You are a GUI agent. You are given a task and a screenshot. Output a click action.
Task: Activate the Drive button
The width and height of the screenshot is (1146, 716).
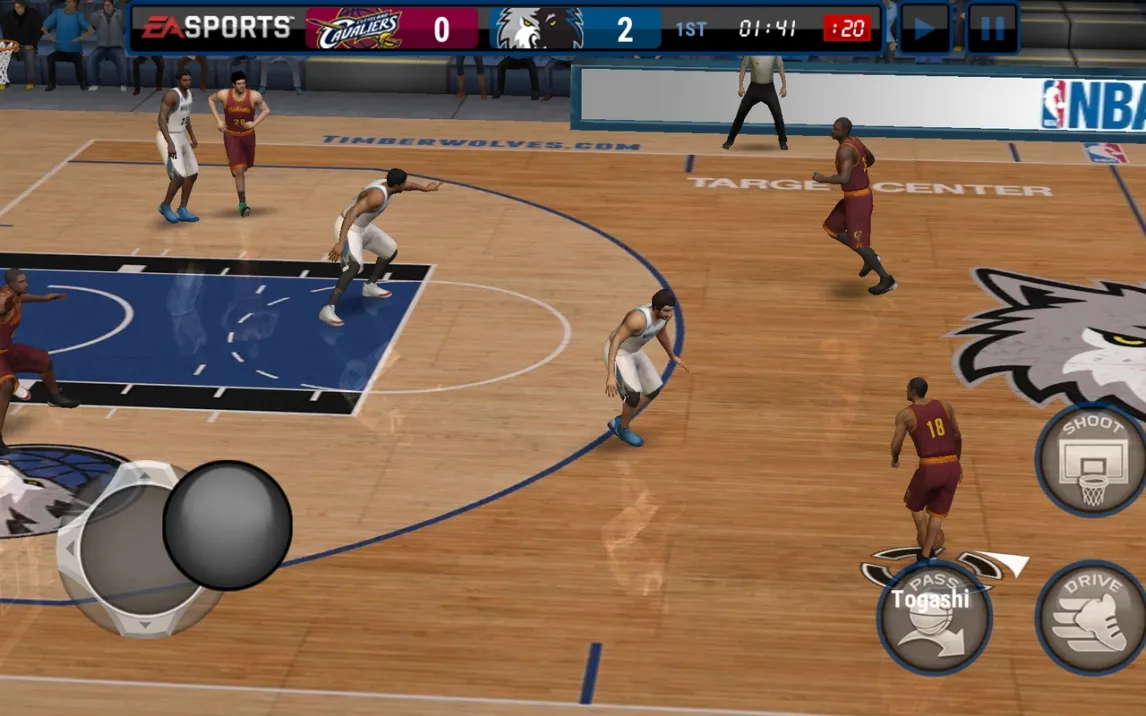1092,618
